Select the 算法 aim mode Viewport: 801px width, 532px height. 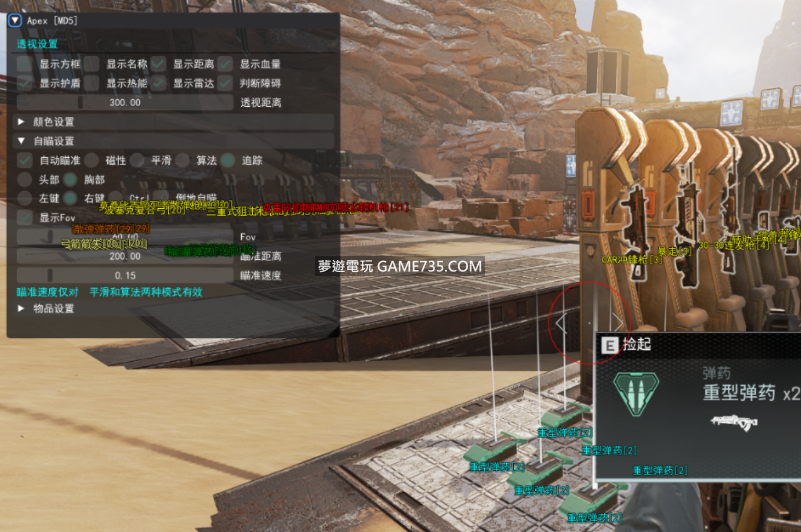click(x=181, y=160)
